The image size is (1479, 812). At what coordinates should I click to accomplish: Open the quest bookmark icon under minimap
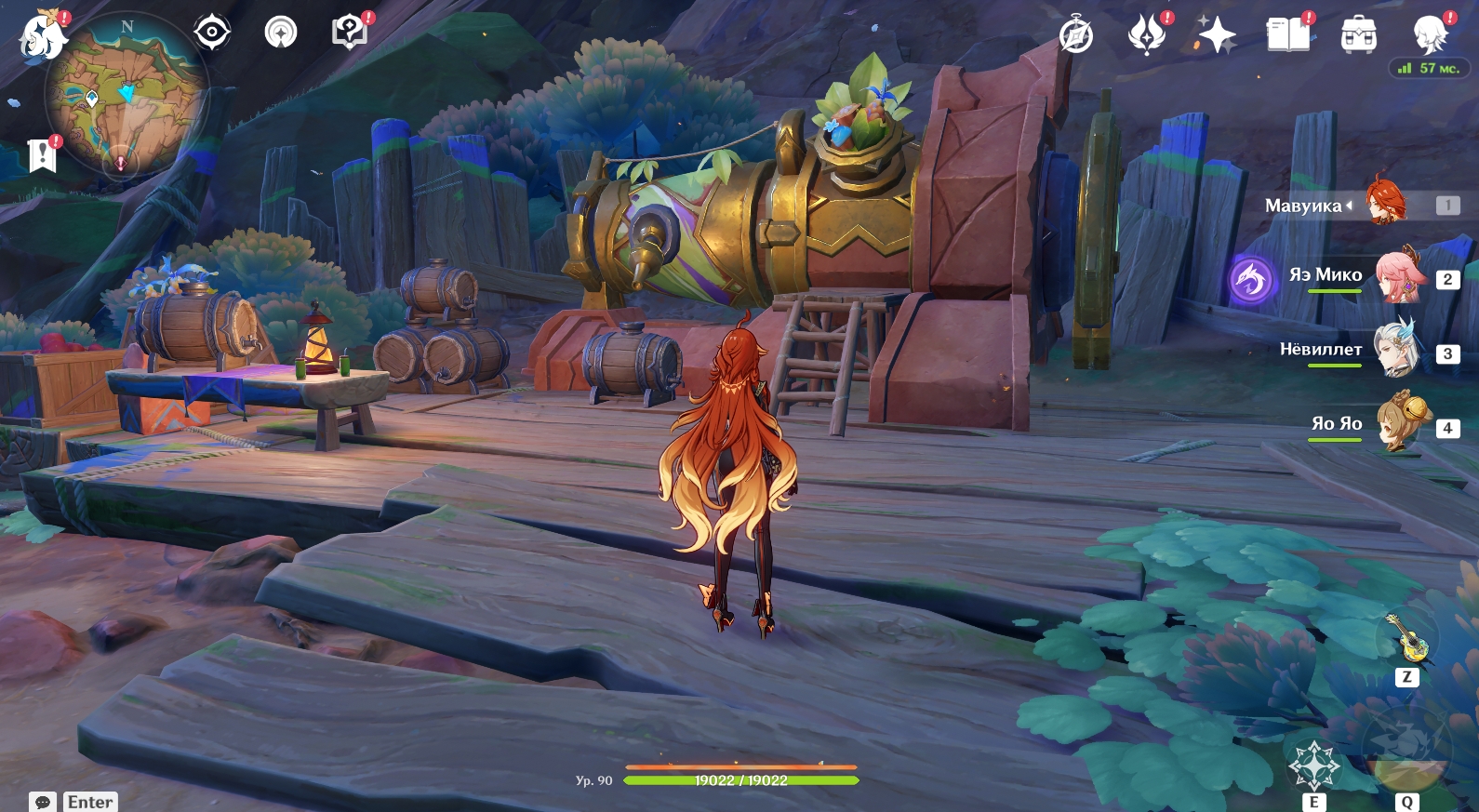click(42, 155)
